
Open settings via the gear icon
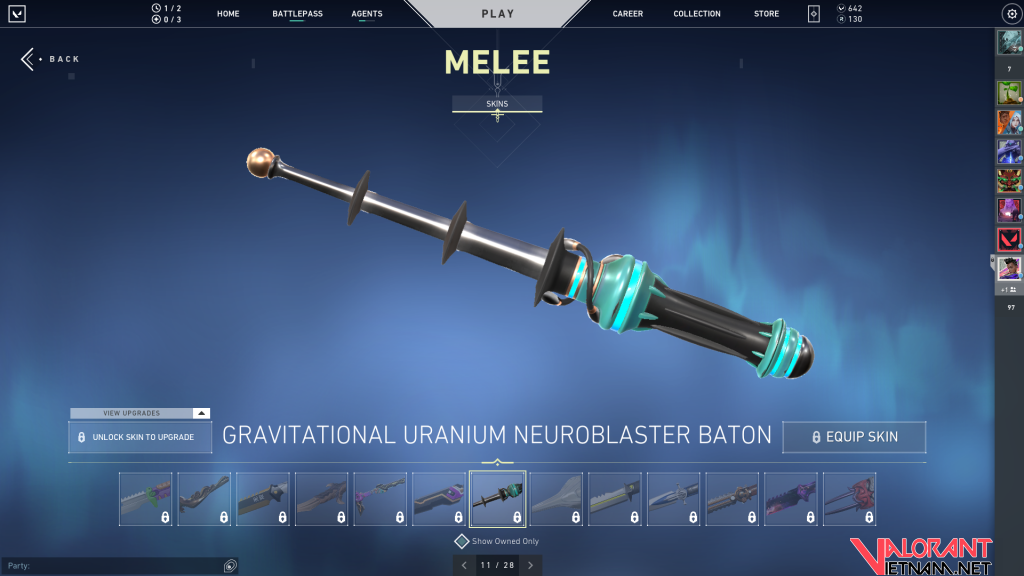coord(1010,14)
